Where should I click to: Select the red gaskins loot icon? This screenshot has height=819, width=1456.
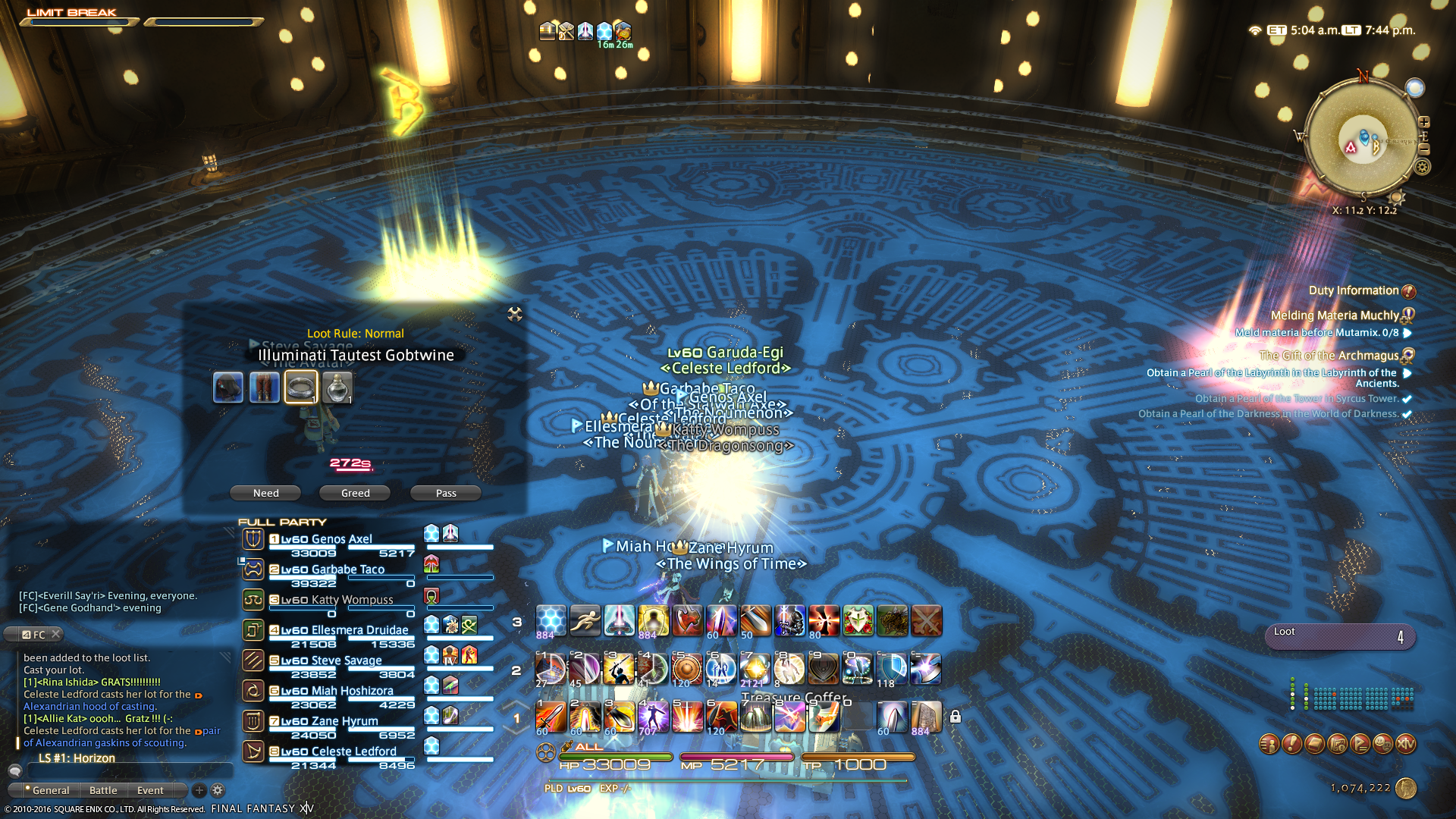coord(265,388)
